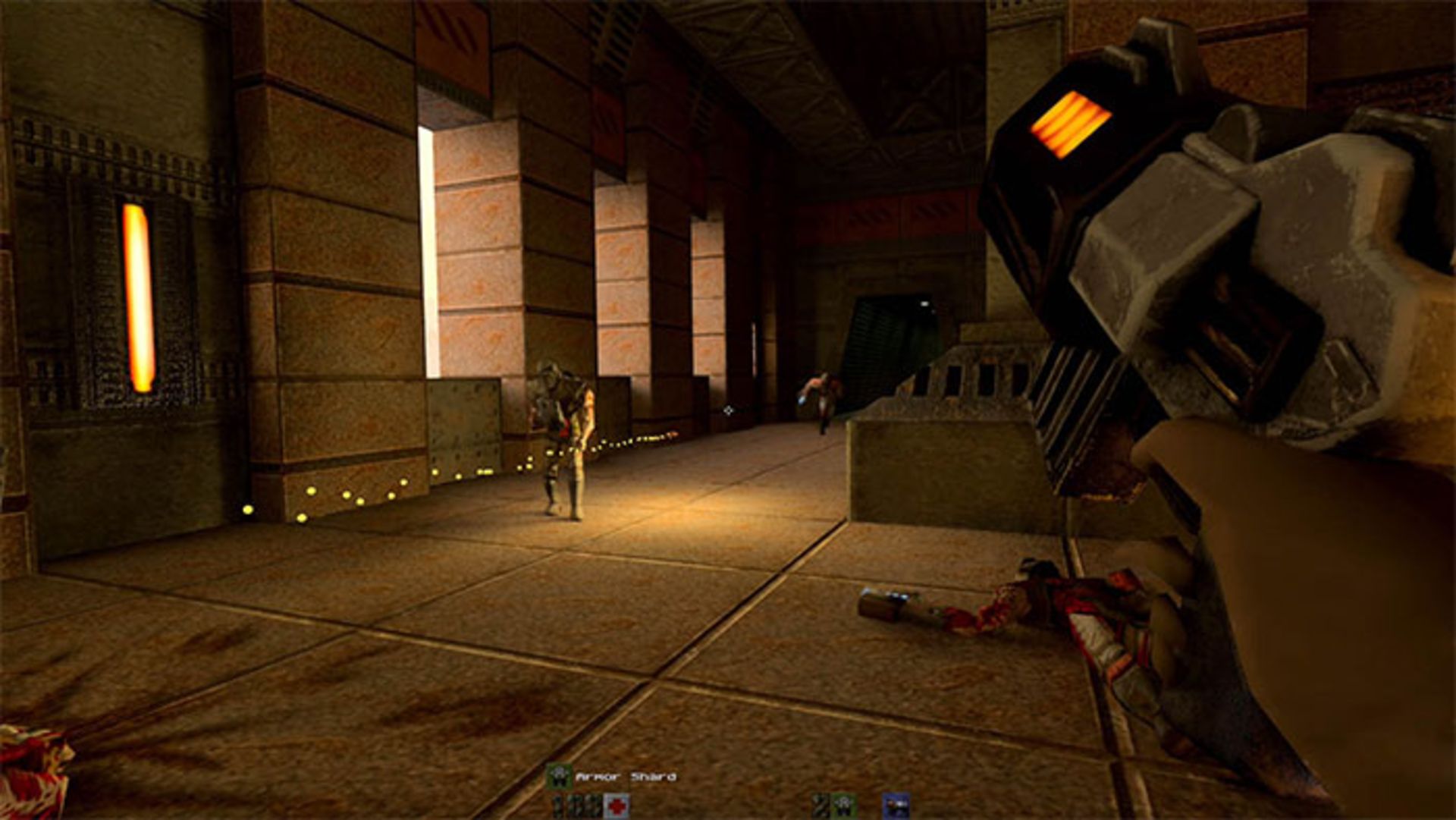Click the third ammo icon left of the medkit
This screenshot has height=820, width=1456.
(x=591, y=806)
